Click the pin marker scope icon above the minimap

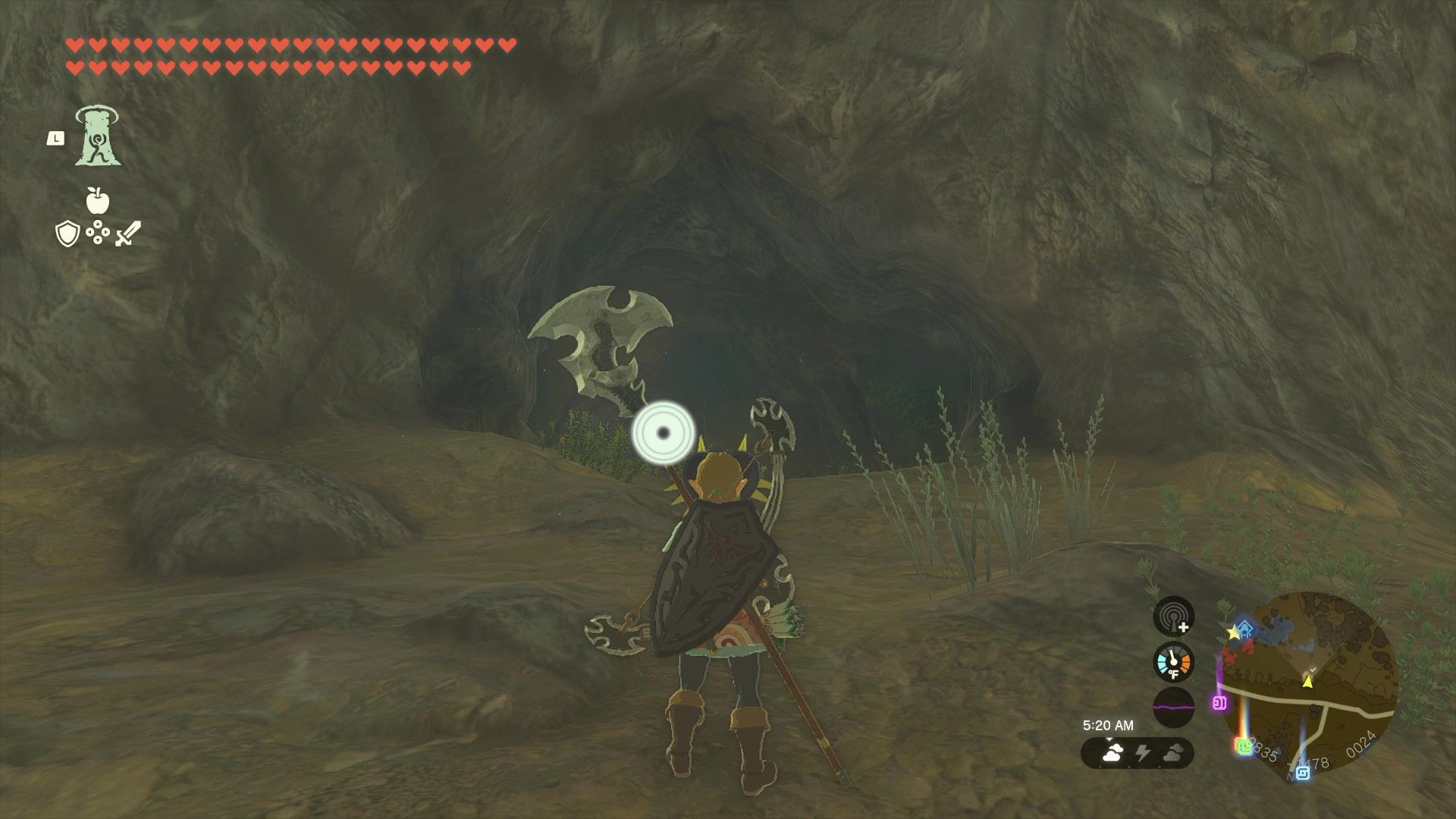1173,619
